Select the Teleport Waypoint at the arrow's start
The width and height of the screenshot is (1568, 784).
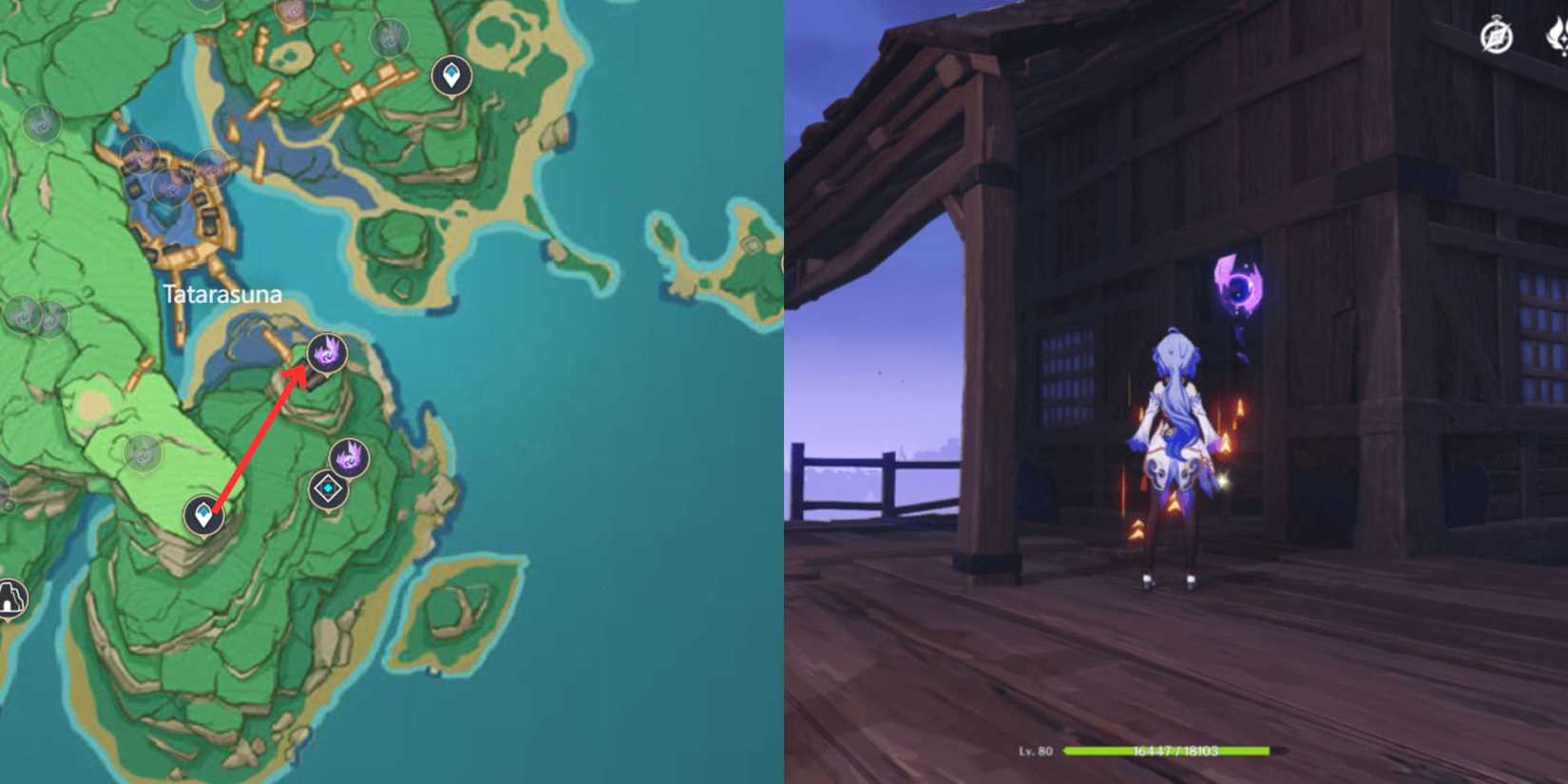coord(203,516)
